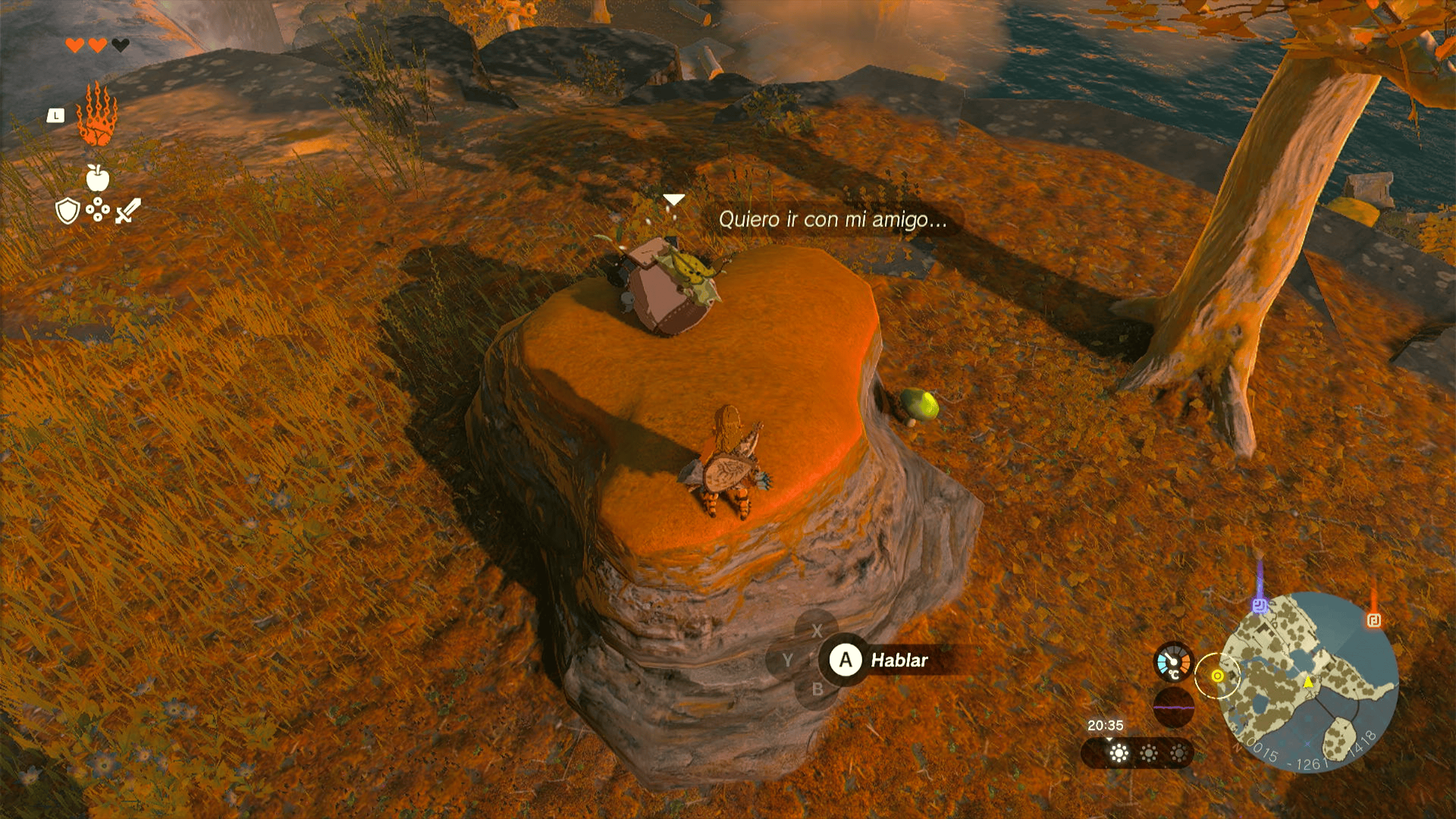Click the purple shrine marker on minimap
Viewport: 1456px width, 819px height.
click(1260, 605)
